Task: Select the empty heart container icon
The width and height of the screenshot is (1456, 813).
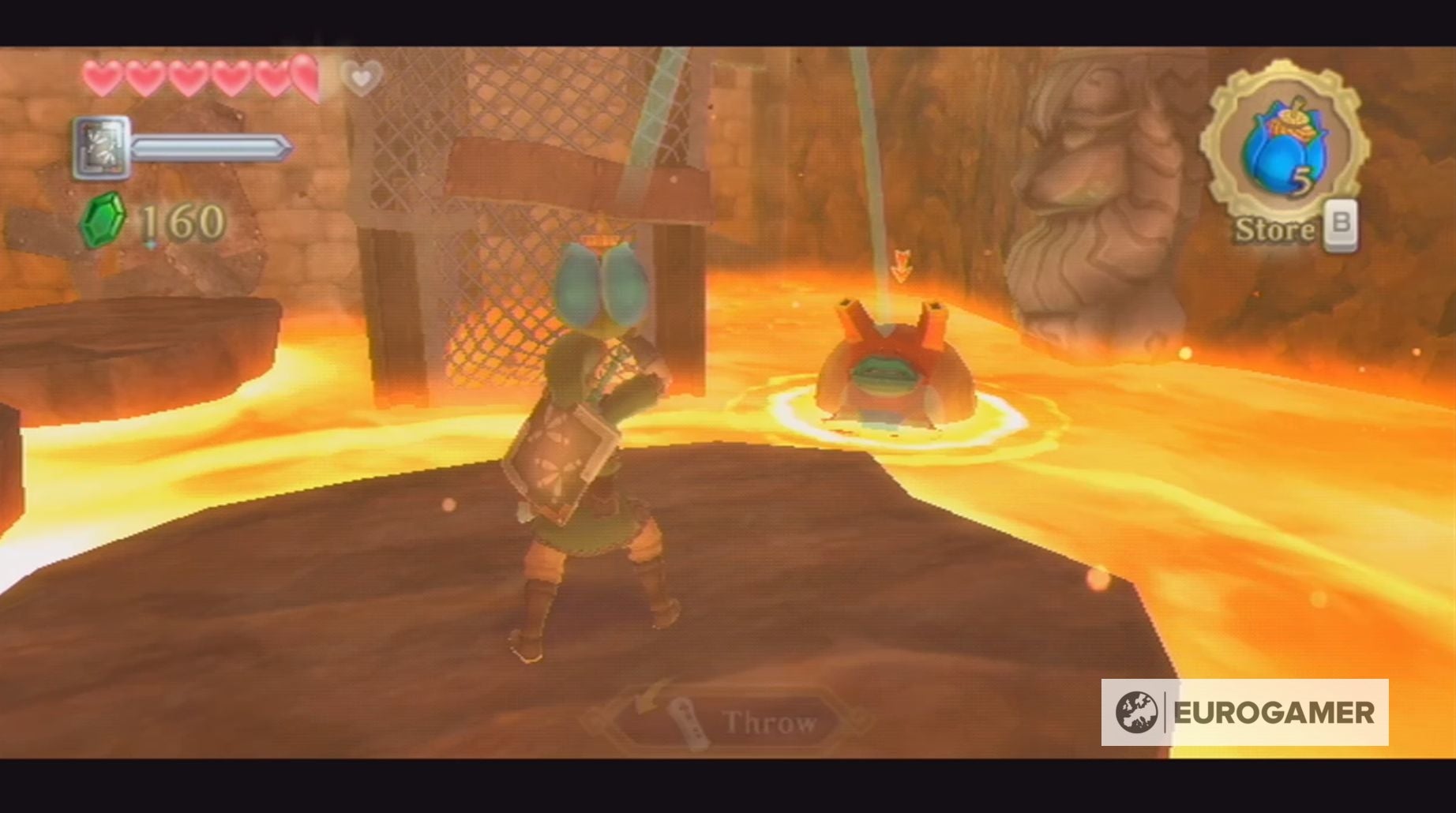Action: coord(359,79)
